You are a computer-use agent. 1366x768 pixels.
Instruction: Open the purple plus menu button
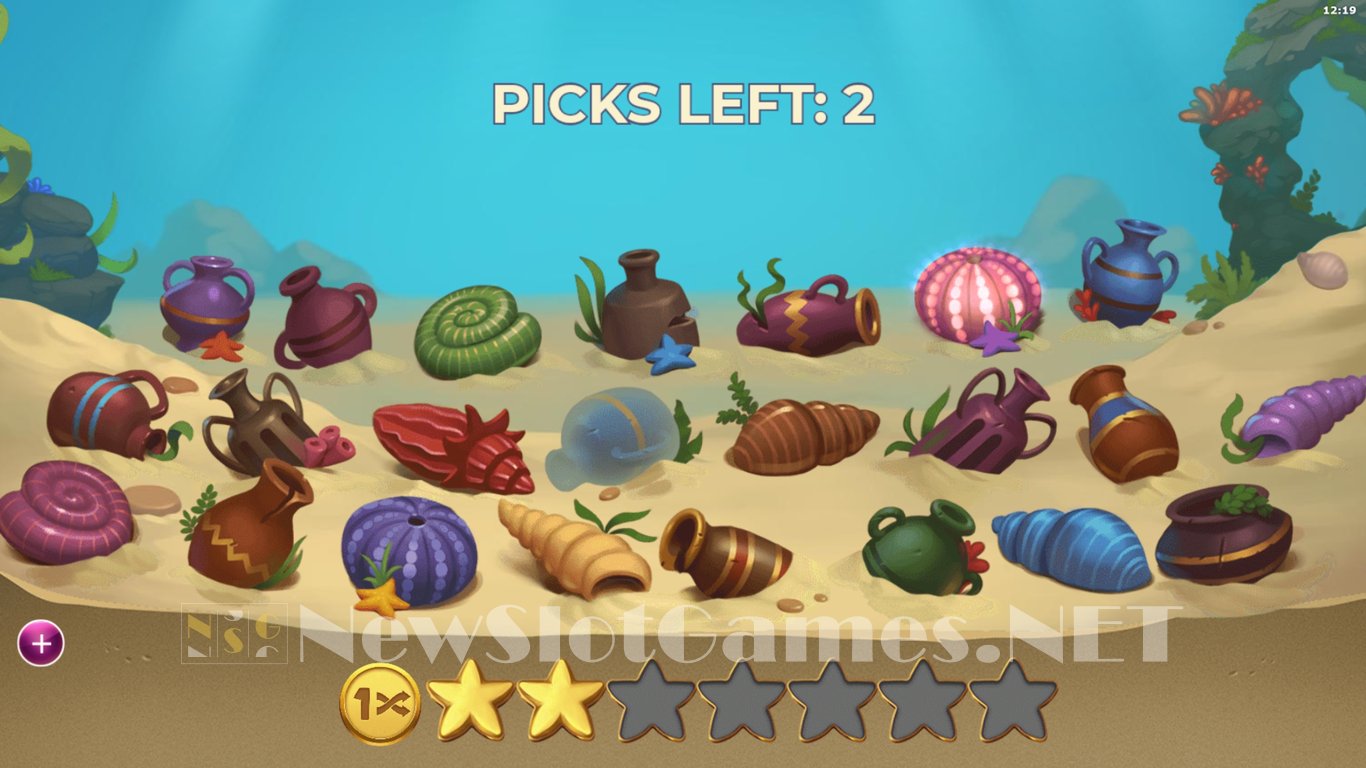tap(41, 643)
